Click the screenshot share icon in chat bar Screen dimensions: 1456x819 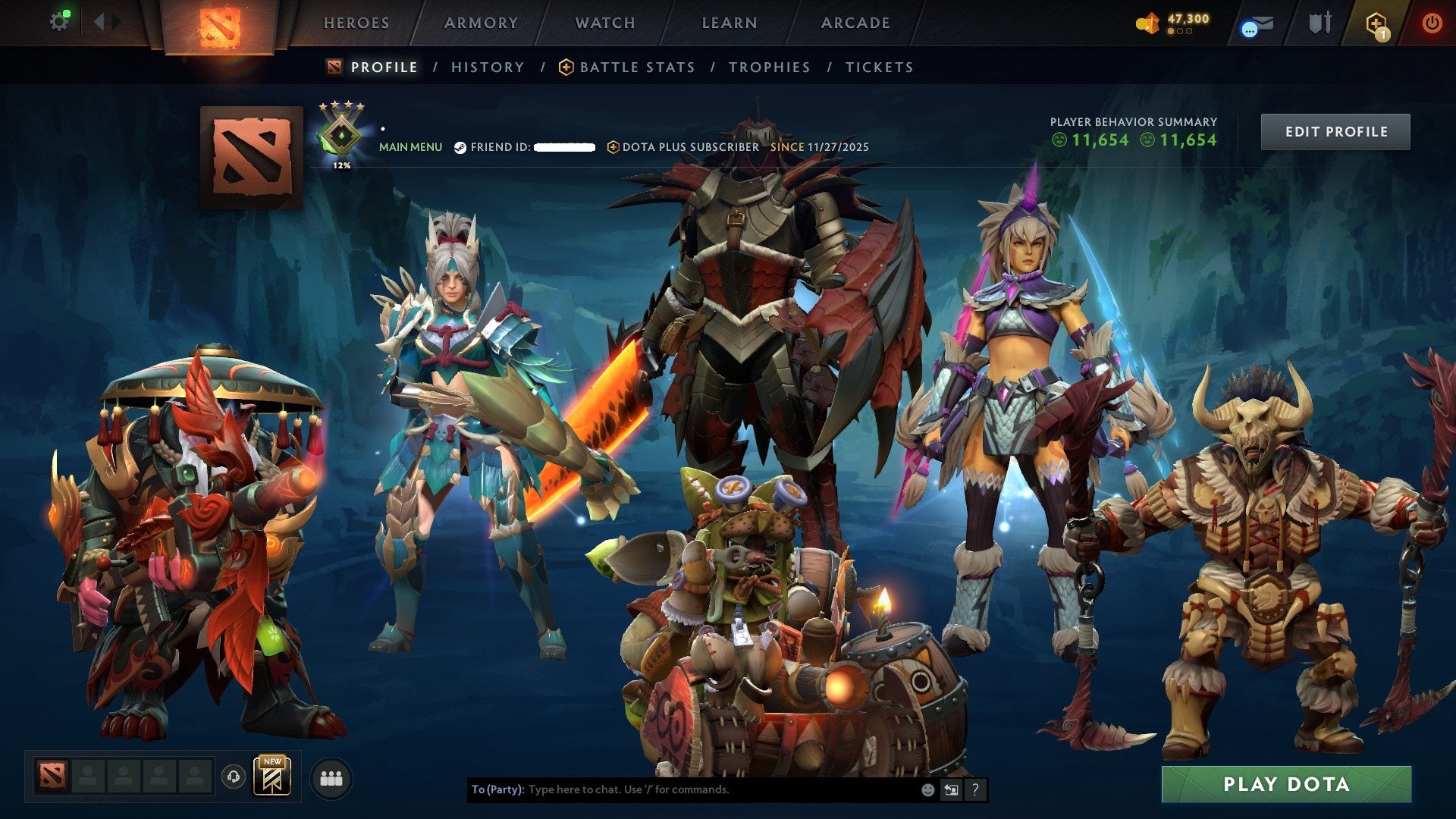tap(951, 789)
